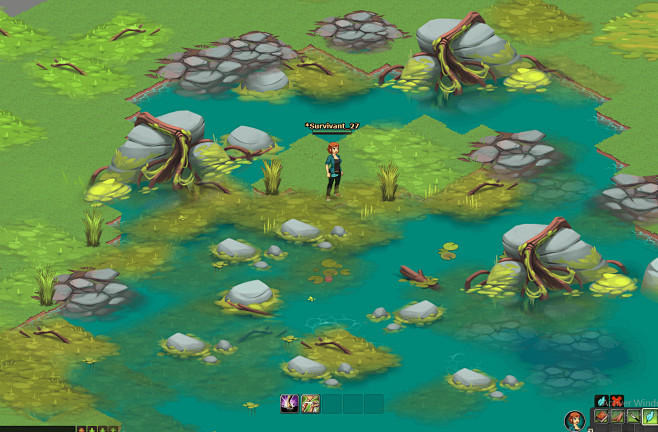Select the flexed arm menu icon

(x=618, y=417)
